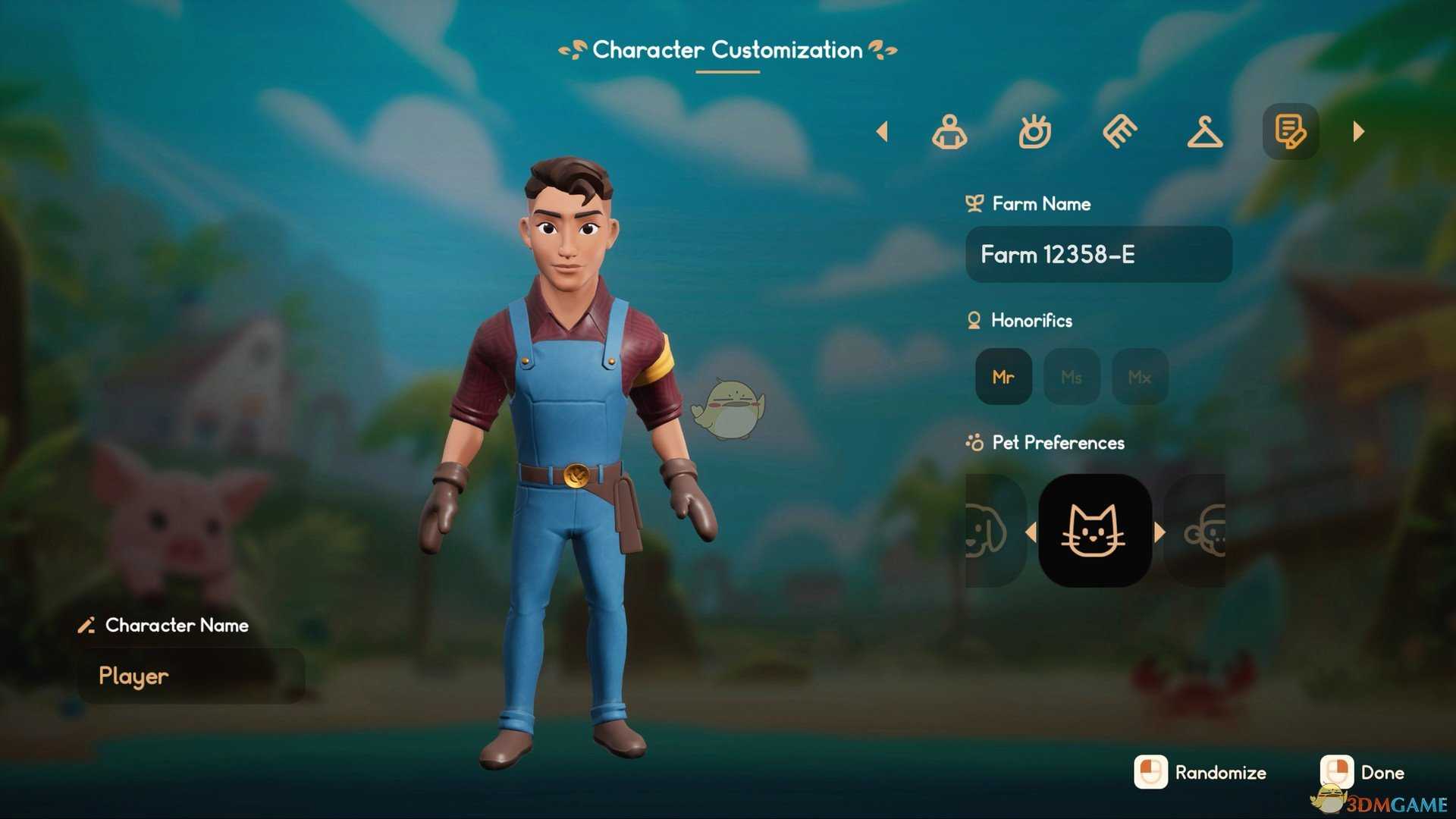The height and width of the screenshot is (819, 1456).
Task: Choose the Mx honorific
Action: click(x=1140, y=377)
